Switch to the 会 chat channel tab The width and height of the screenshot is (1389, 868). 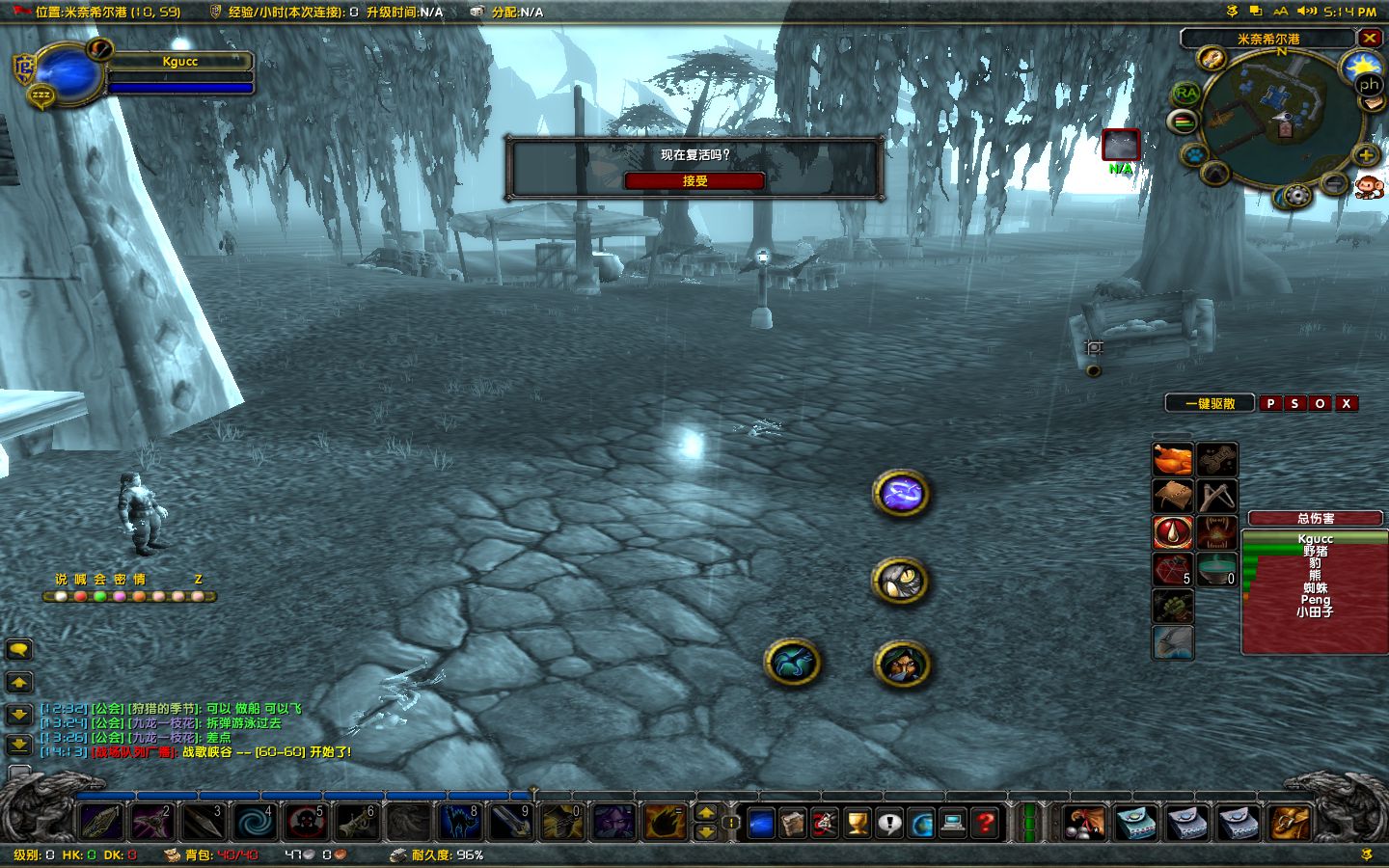click(100, 580)
